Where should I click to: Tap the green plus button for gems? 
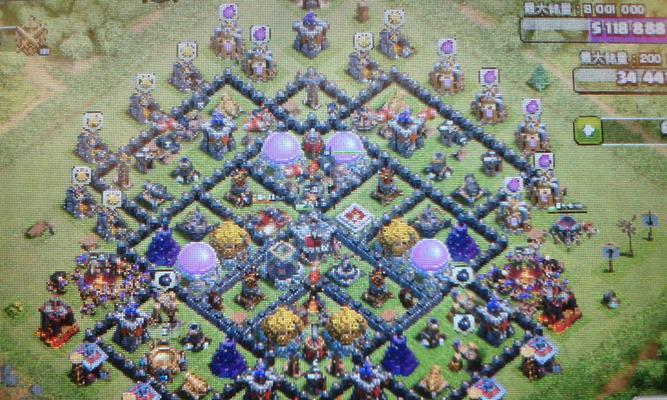pyautogui.click(x=588, y=129)
